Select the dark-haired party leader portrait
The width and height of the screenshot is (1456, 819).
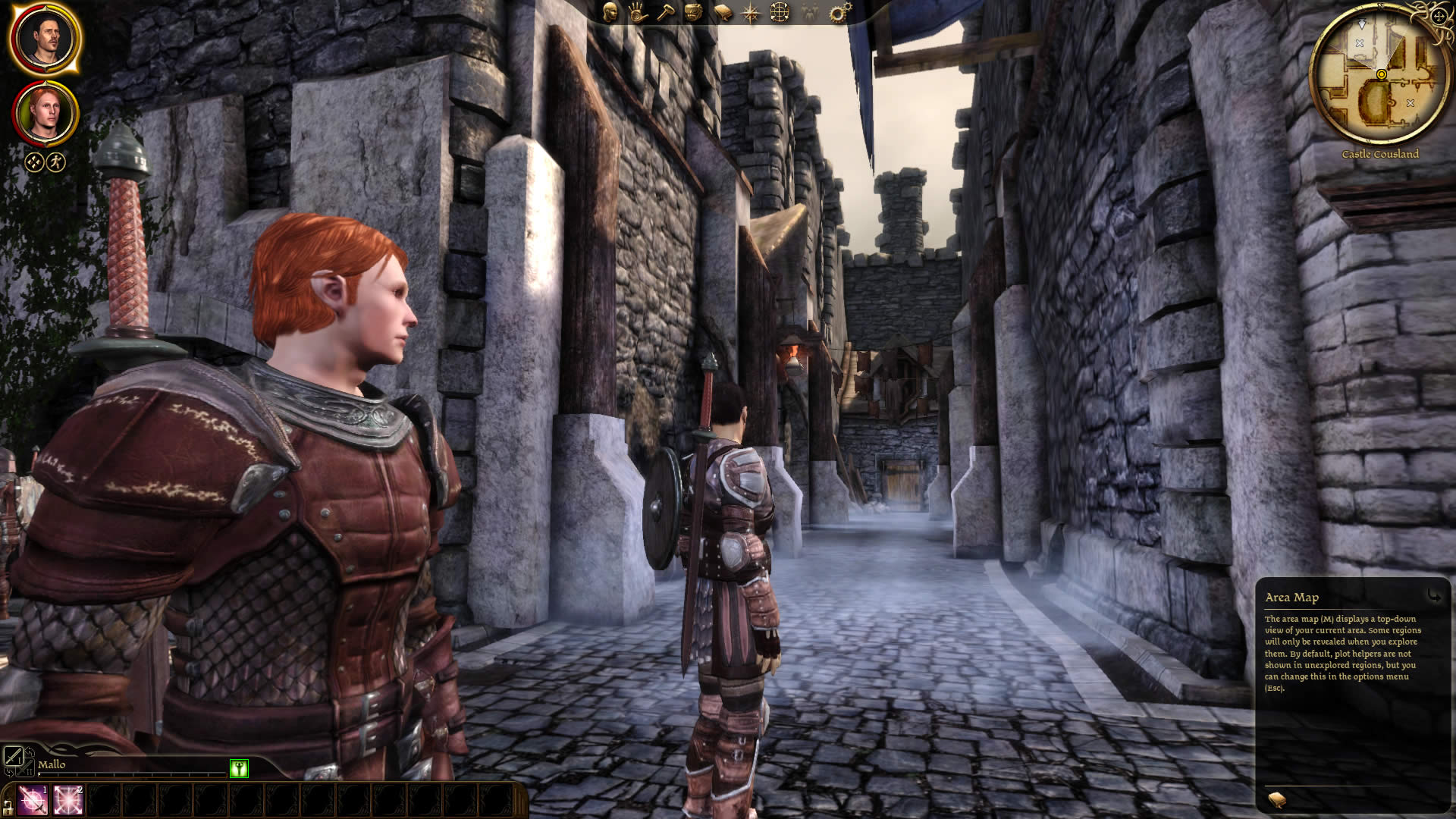pos(44,39)
